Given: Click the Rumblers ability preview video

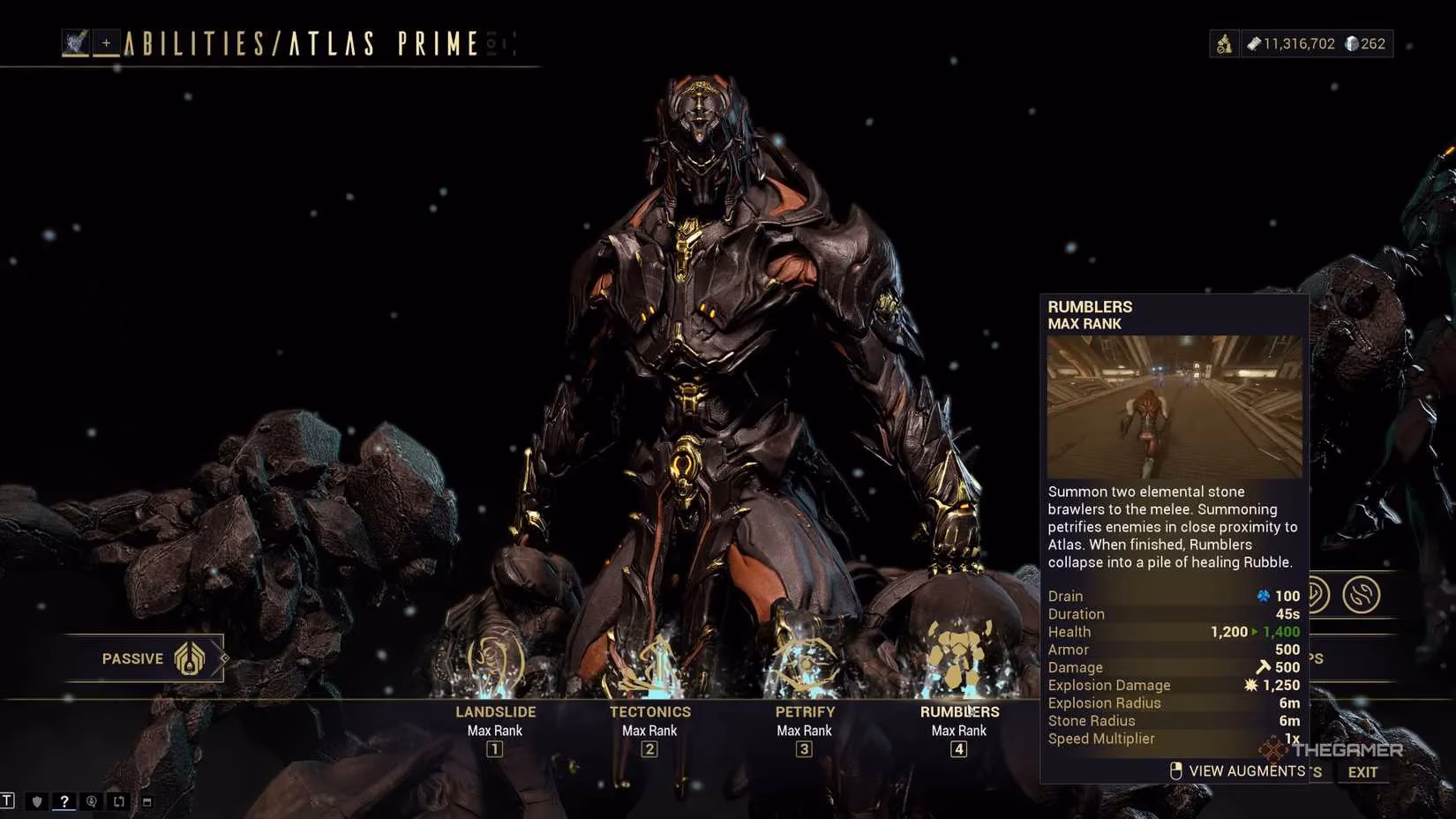Looking at the screenshot, I should pyautogui.click(x=1174, y=406).
